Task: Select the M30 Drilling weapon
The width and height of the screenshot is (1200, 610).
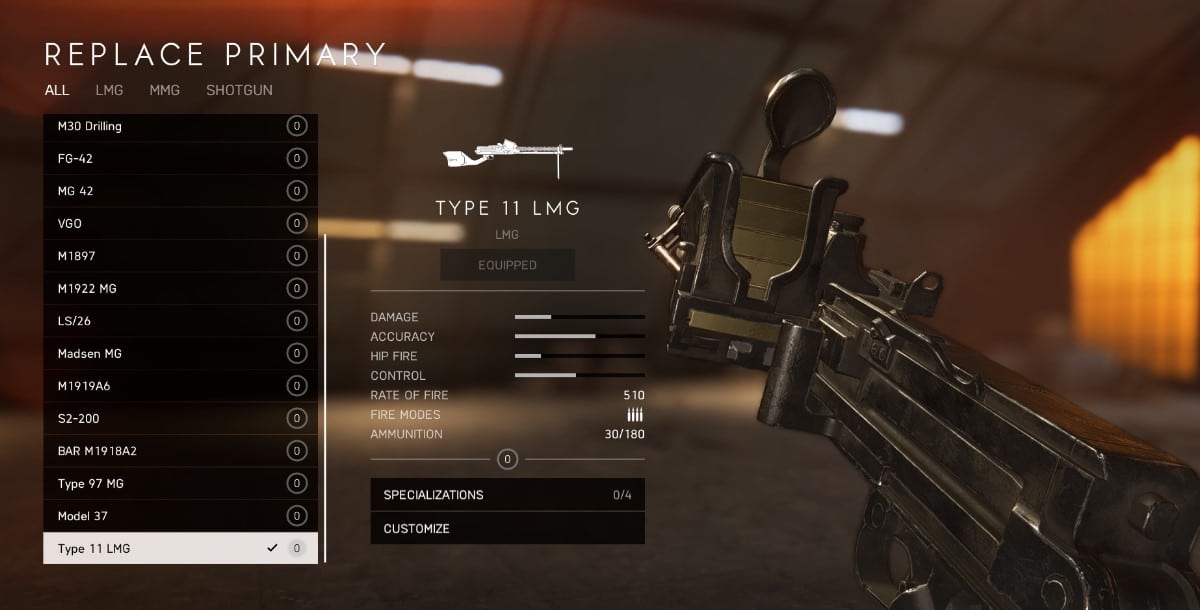Action: click(180, 126)
